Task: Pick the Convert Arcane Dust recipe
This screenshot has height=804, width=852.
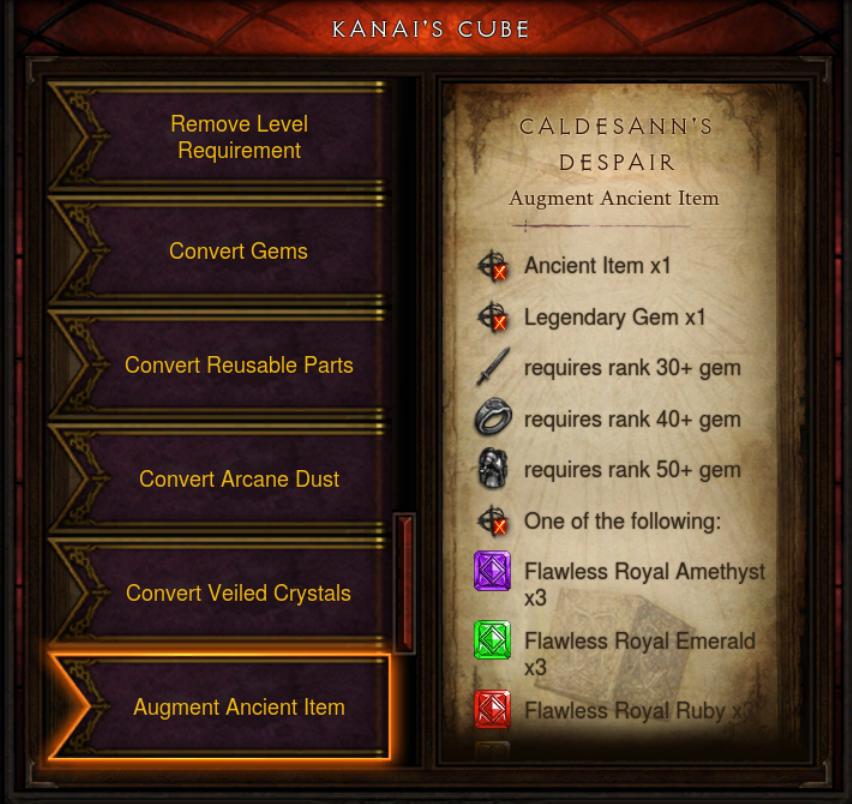Action: [238, 479]
